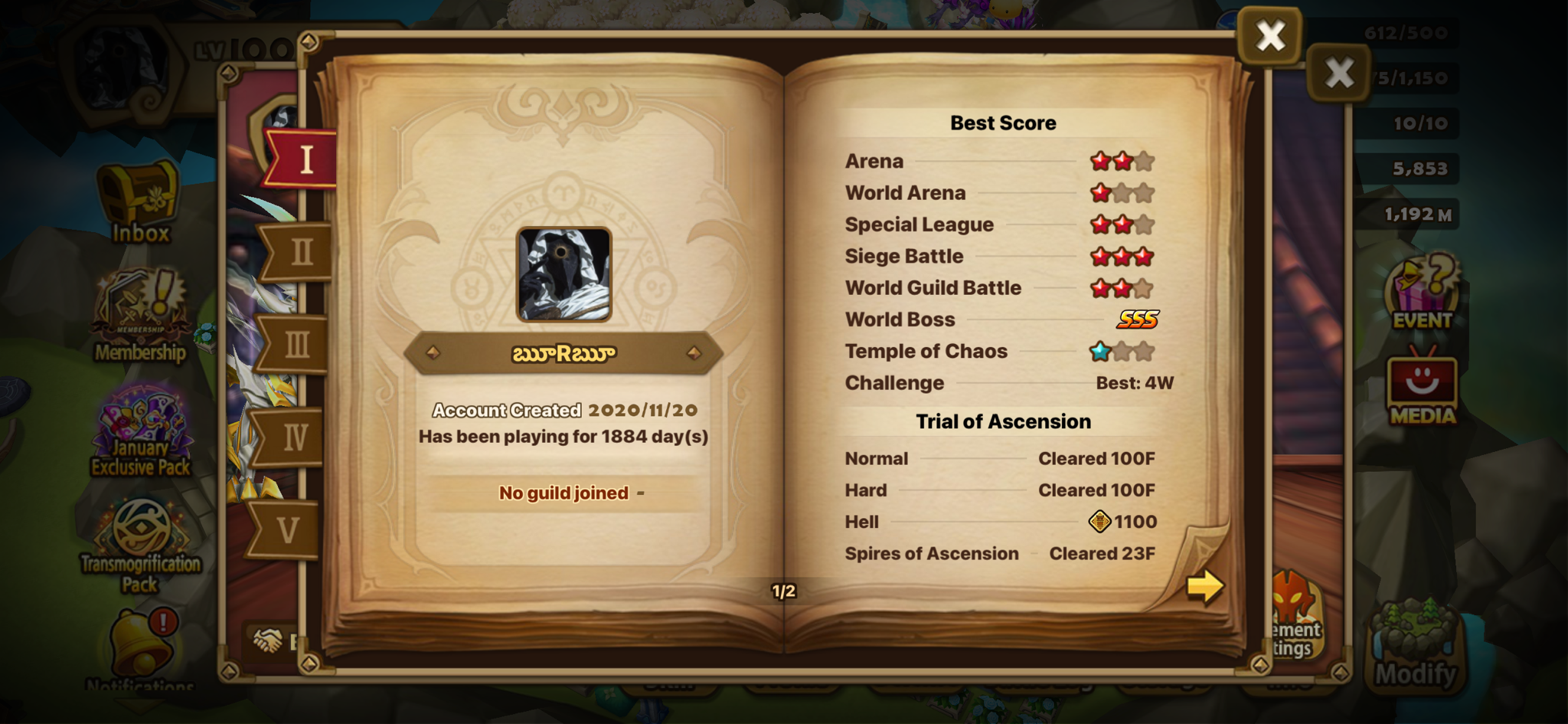The image size is (1568, 724).
Task: Open bookmark tab V
Action: tap(287, 530)
